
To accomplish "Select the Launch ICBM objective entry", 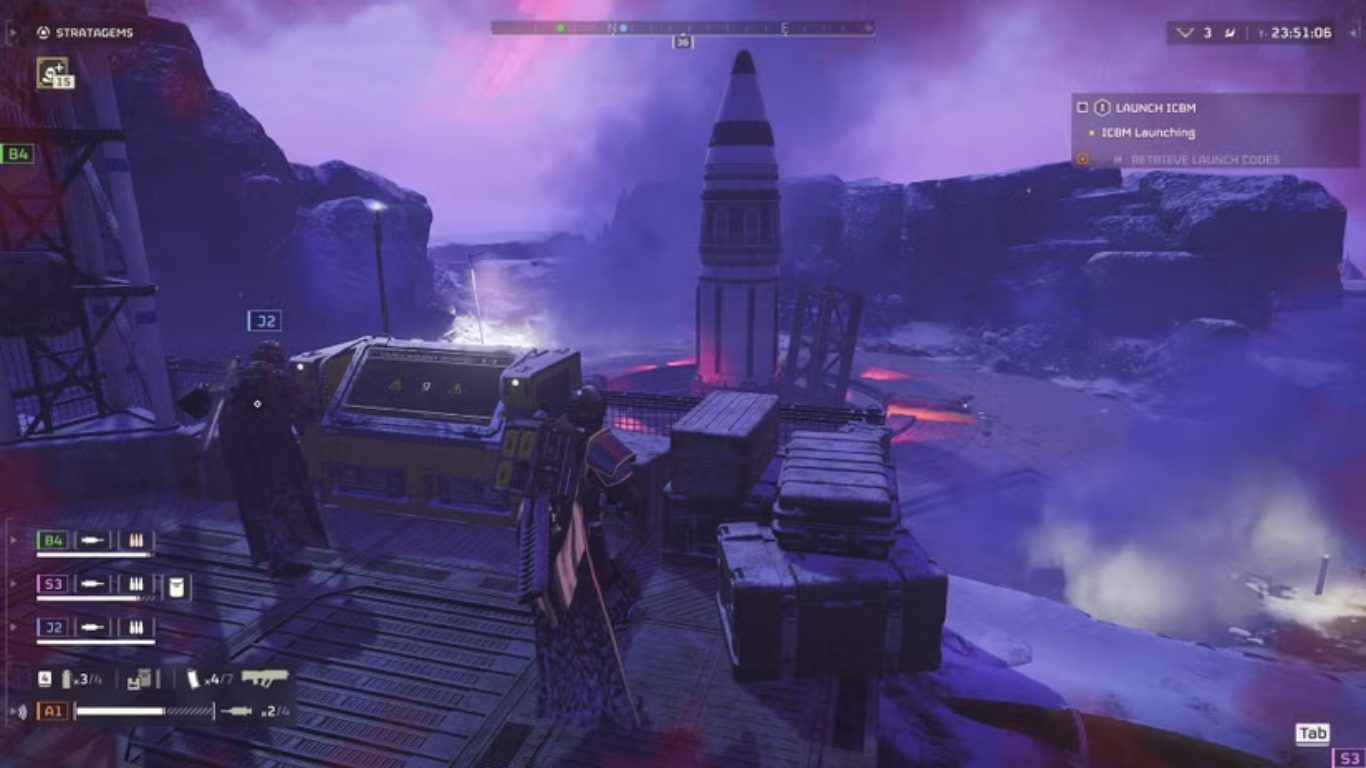I will [1155, 108].
